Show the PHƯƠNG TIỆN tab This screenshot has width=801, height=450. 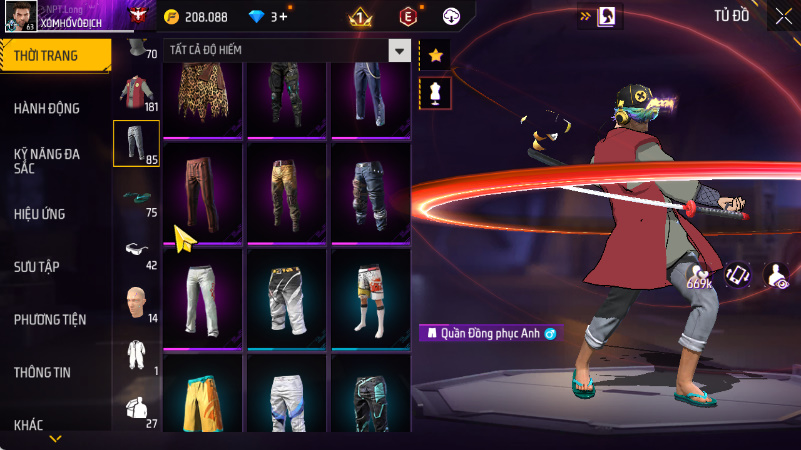[x=50, y=320]
